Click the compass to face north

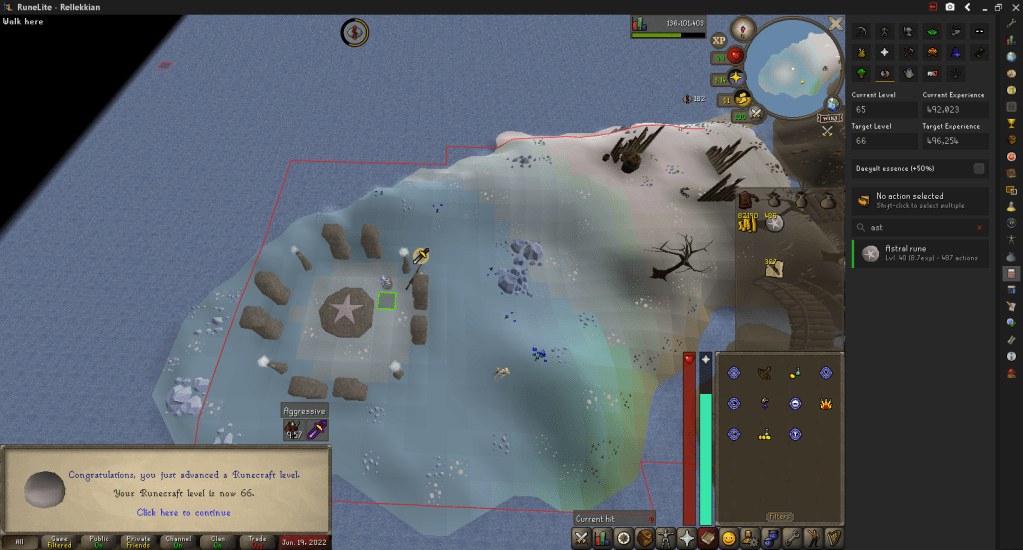pyautogui.click(x=742, y=28)
